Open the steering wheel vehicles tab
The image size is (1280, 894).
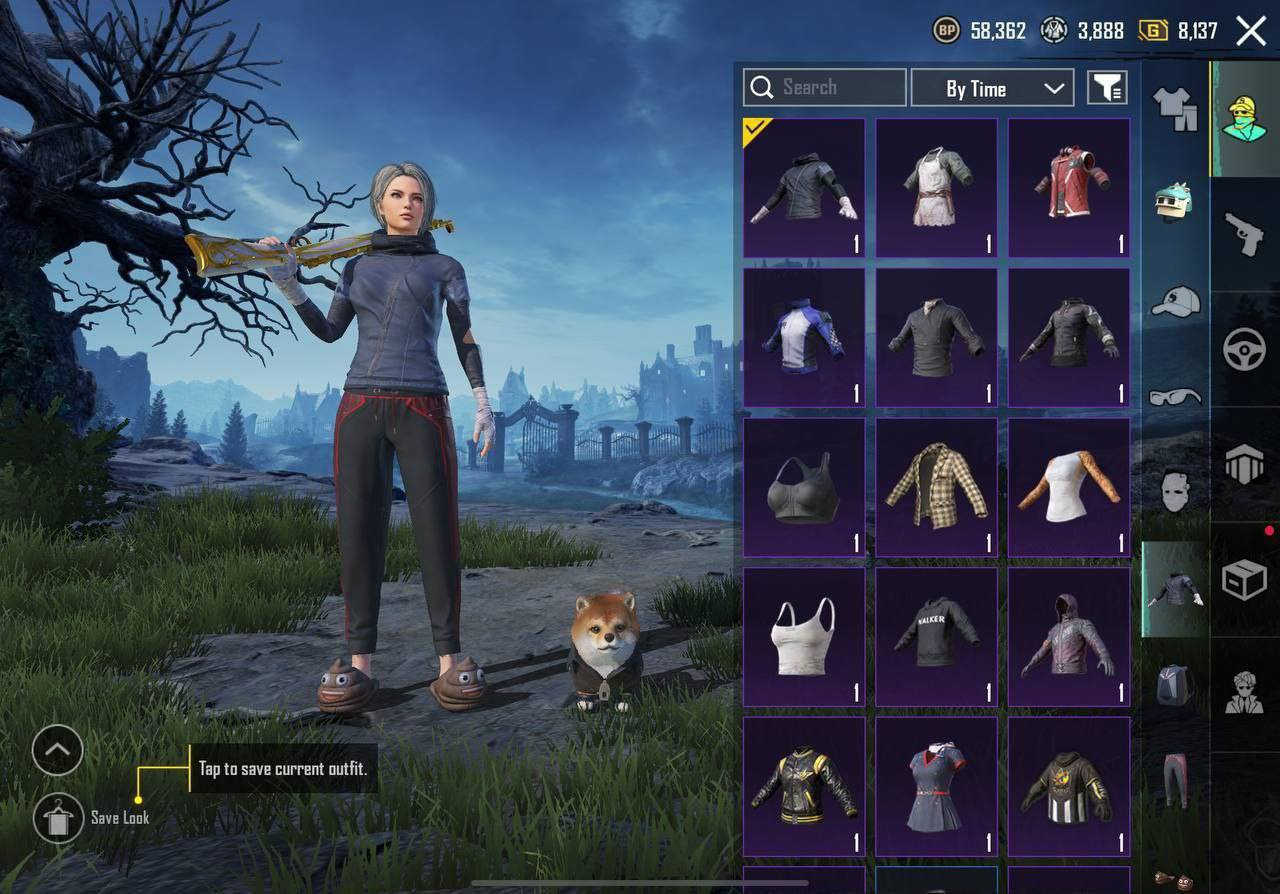point(1245,350)
